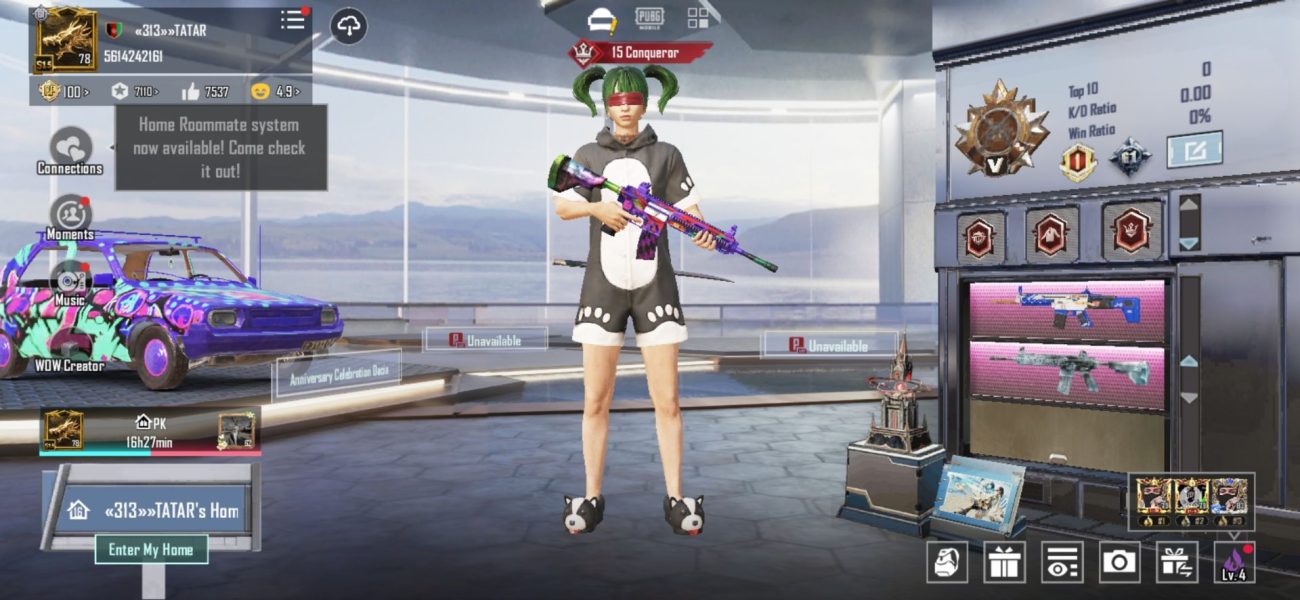Image resolution: width=1300 pixels, height=600 pixels.
Task: Select the blue rifle skin showcase slot
Action: coord(1067,310)
